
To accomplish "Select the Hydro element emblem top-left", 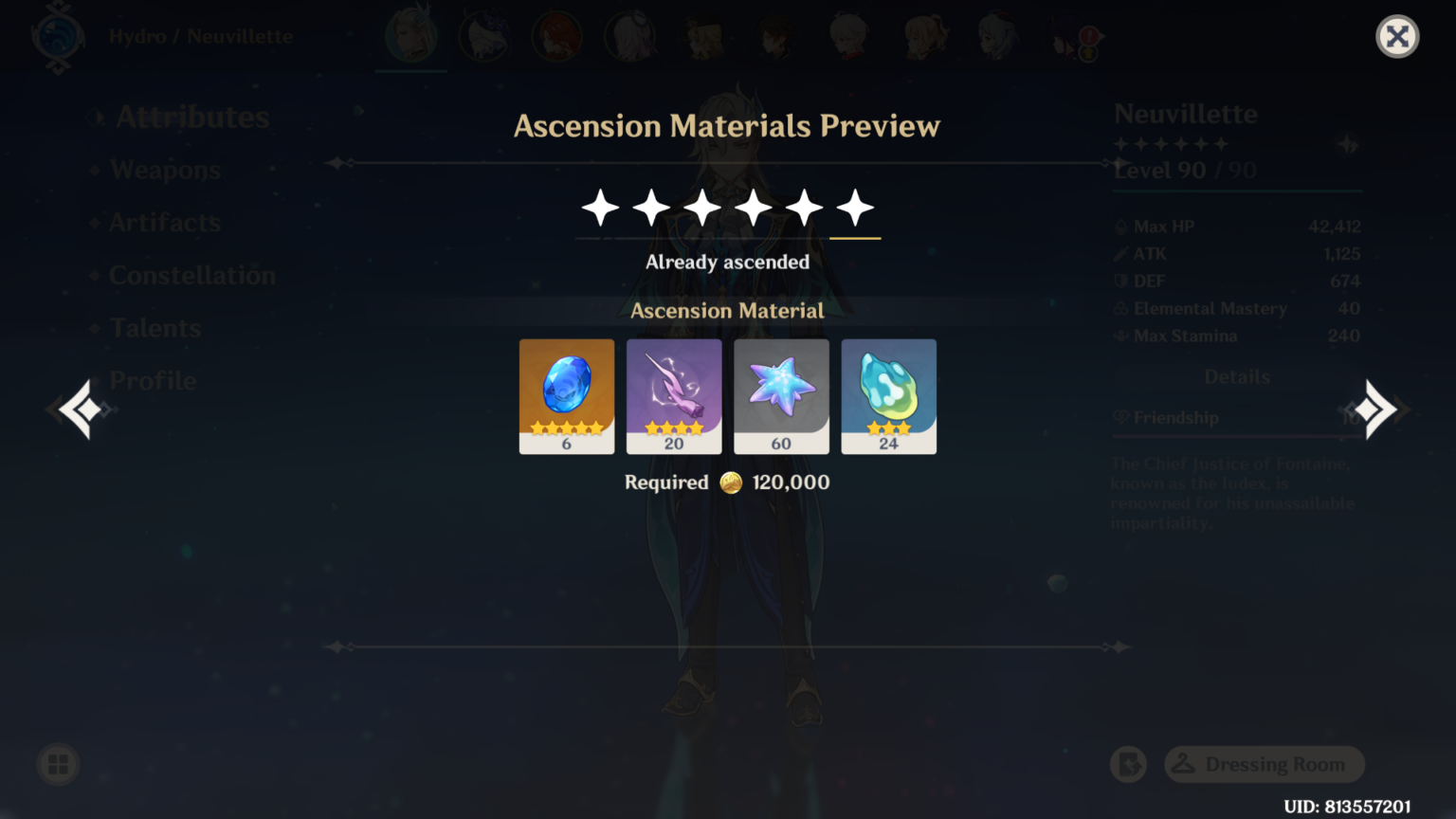I will point(57,36).
